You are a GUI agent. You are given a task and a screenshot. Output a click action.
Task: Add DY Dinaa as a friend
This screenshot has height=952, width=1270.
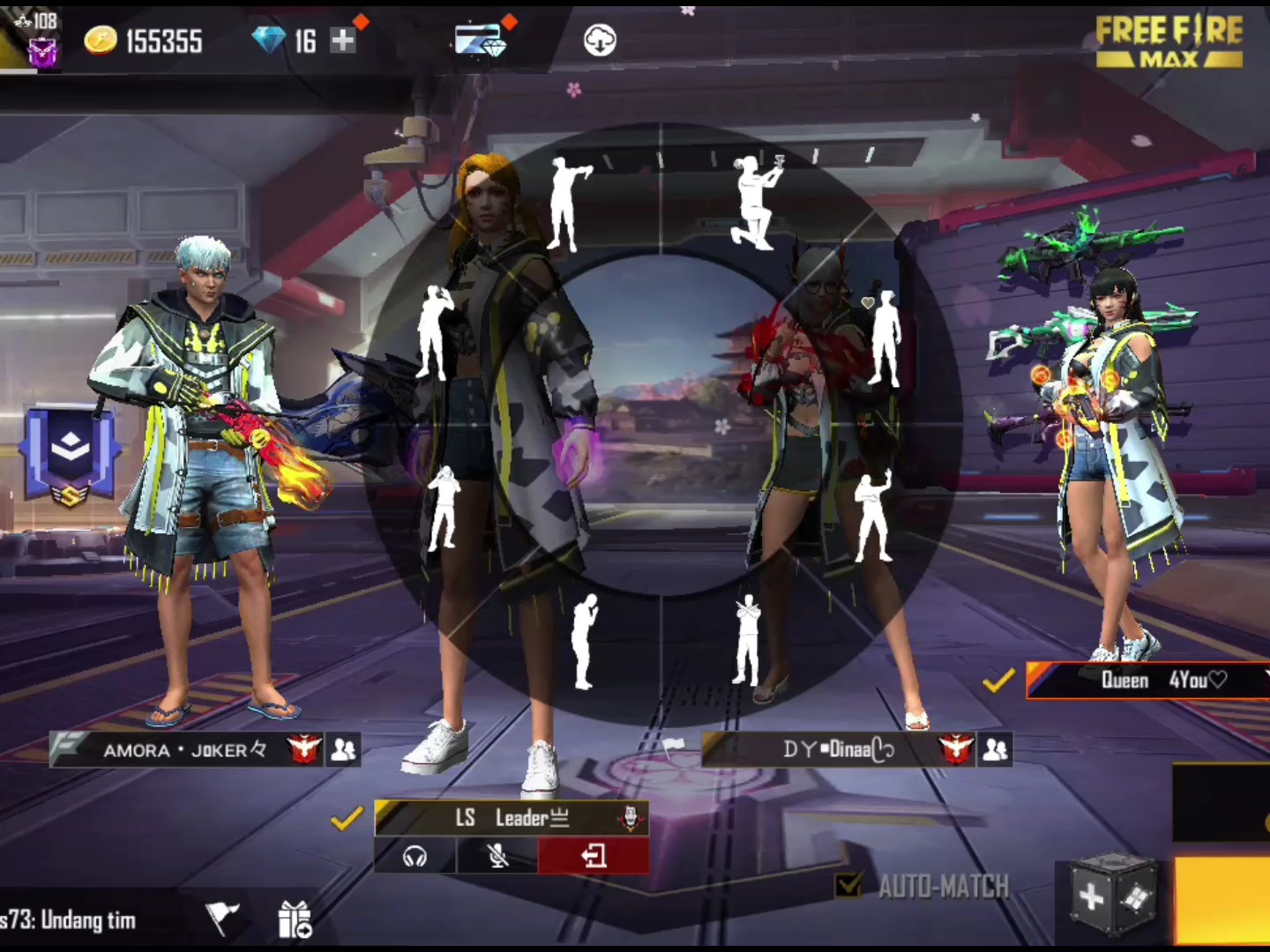[995, 749]
